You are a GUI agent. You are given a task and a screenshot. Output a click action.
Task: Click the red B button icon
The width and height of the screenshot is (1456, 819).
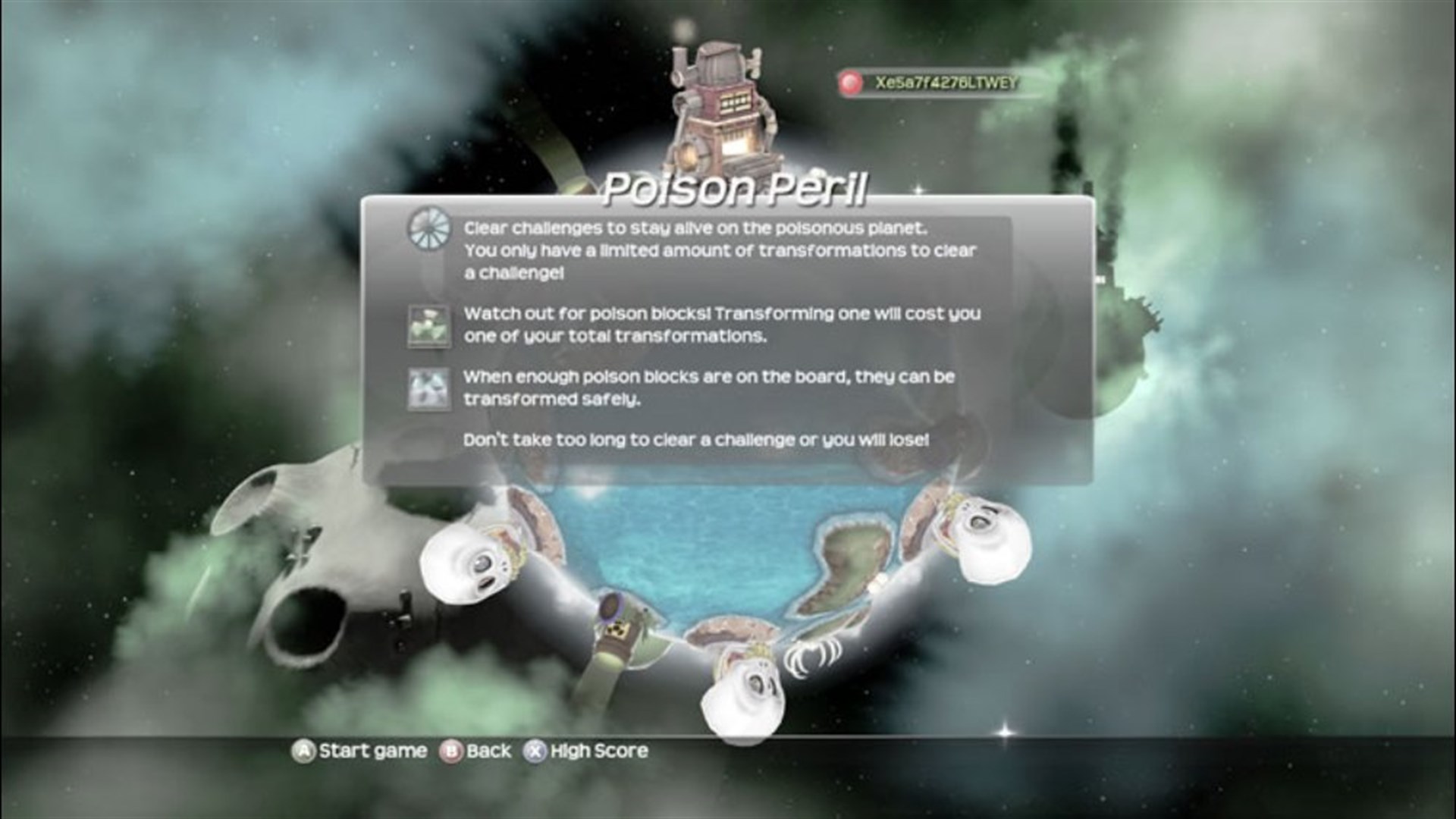[450, 751]
